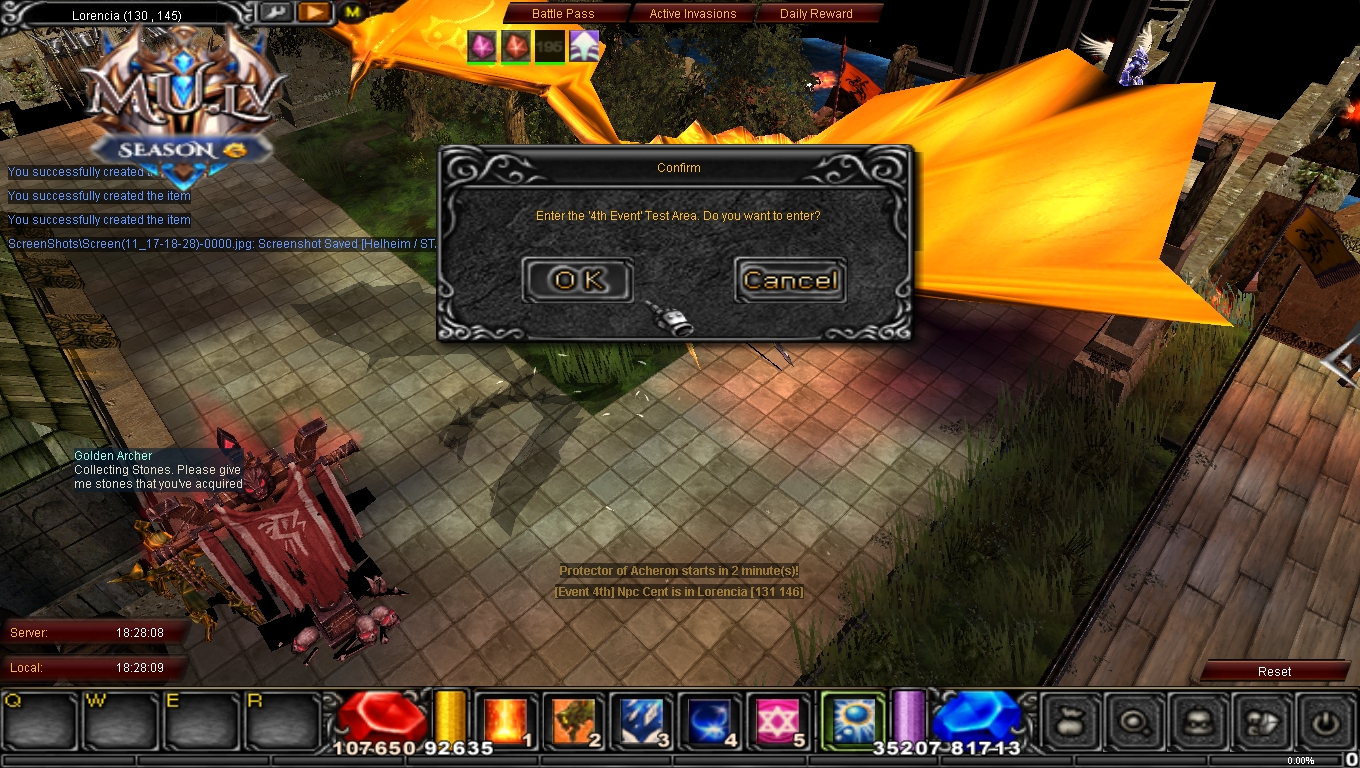This screenshot has height=768, width=1360.
Task: Click the pouch bag icon bottom right
Action: (1069, 721)
